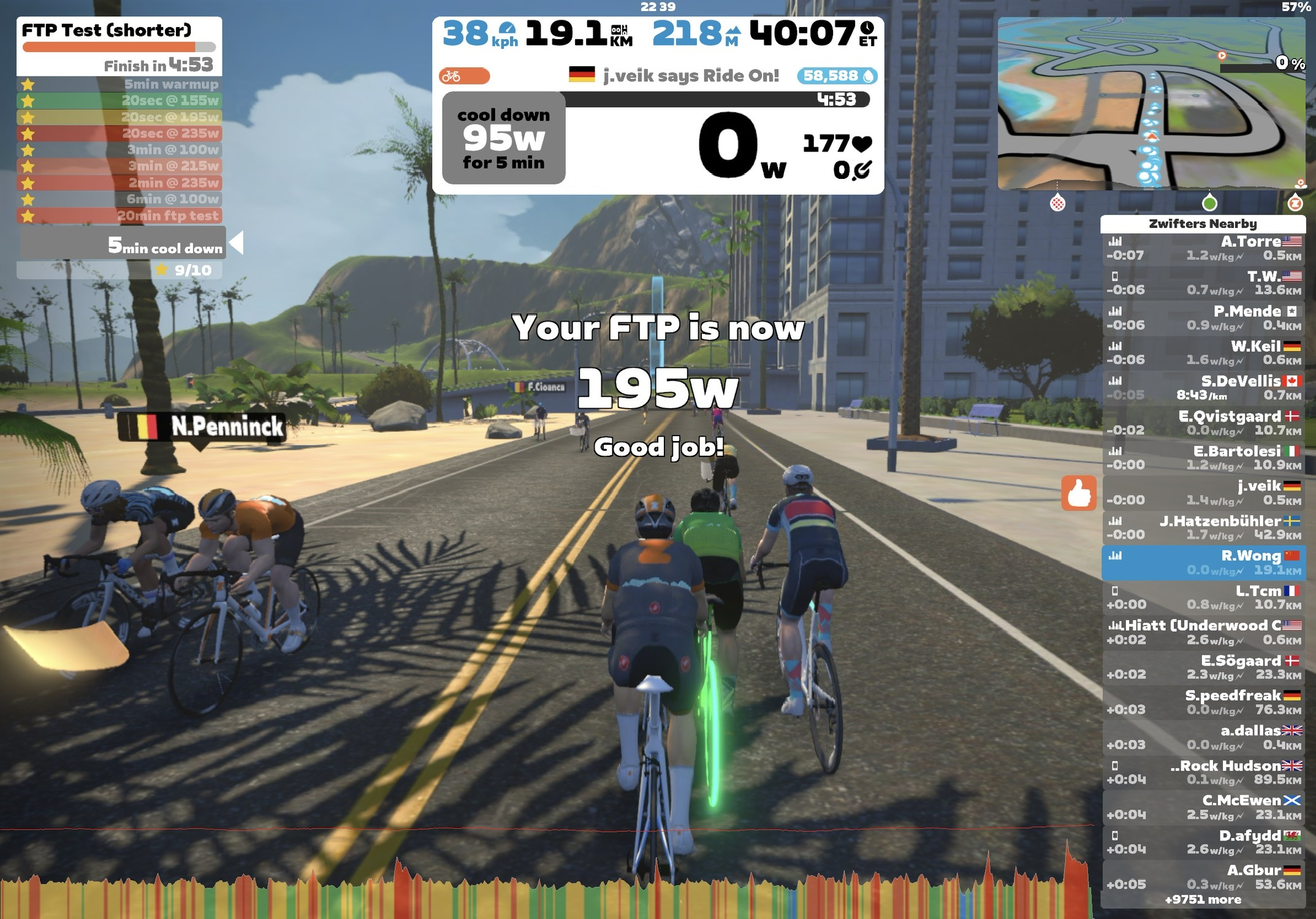Choose C.McEwen in the nearby list

tap(1203, 807)
